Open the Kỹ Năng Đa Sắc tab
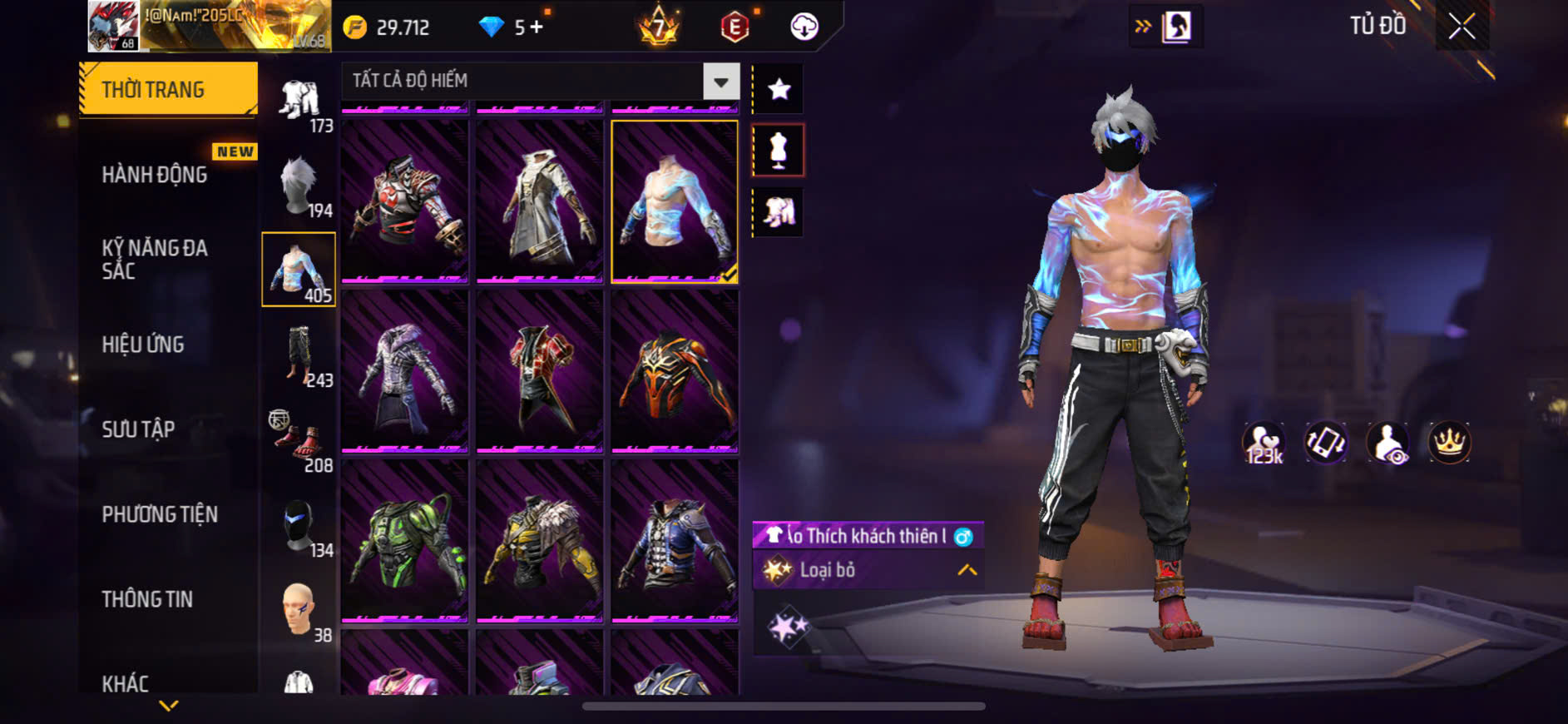1568x724 pixels. click(x=155, y=259)
